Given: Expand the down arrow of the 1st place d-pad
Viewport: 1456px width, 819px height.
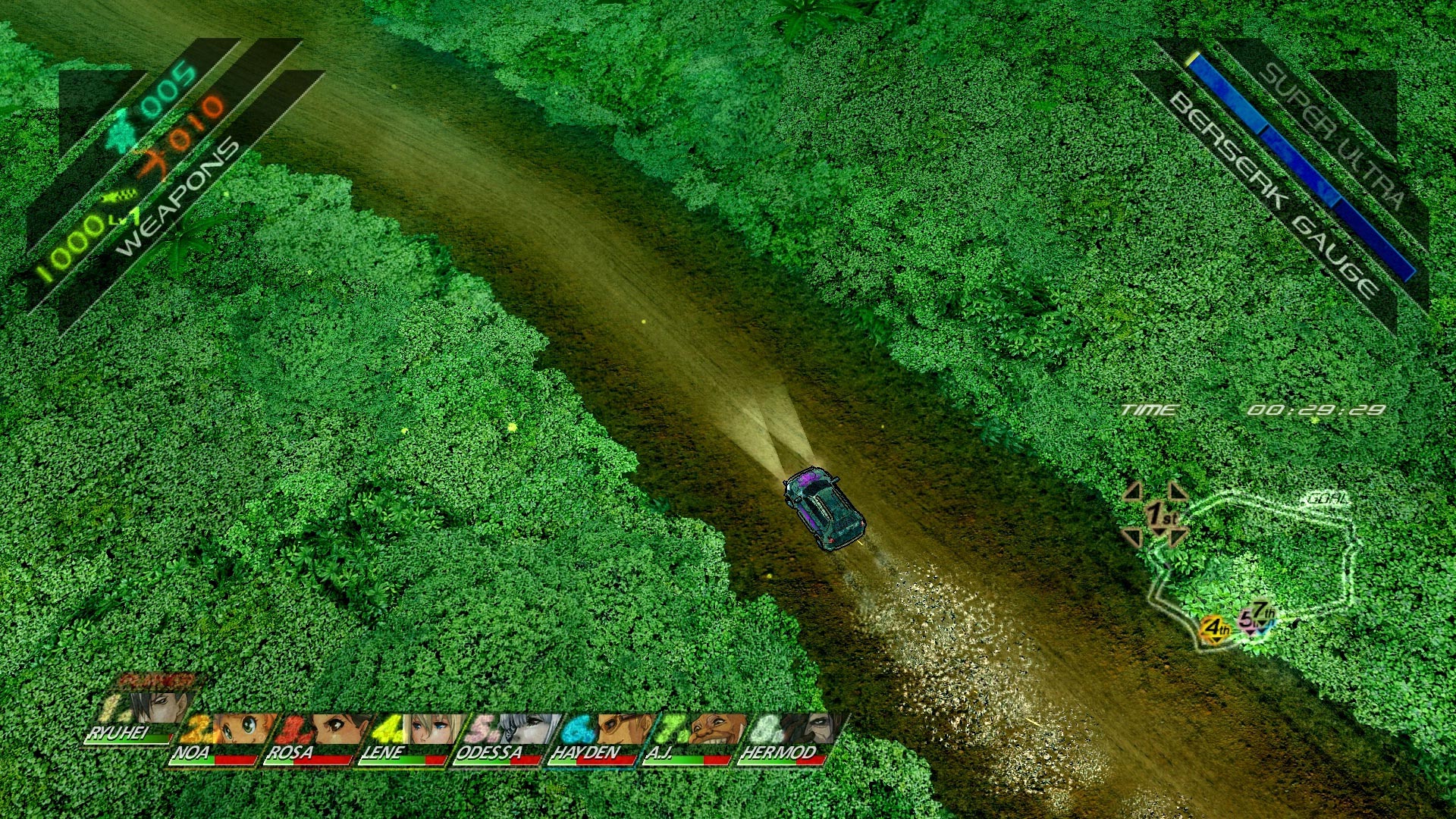Looking at the screenshot, I should pos(1159,532).
